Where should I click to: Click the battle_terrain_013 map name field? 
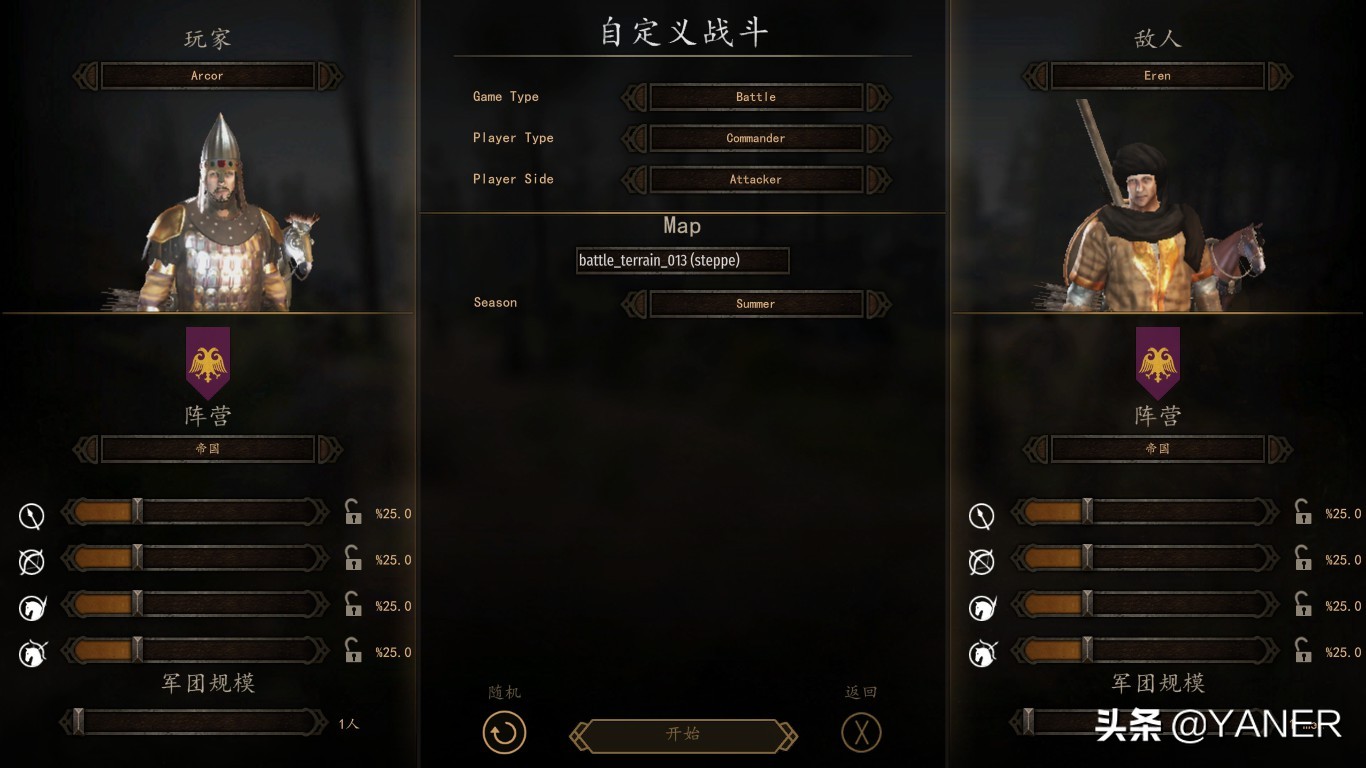tap(683, 260)
